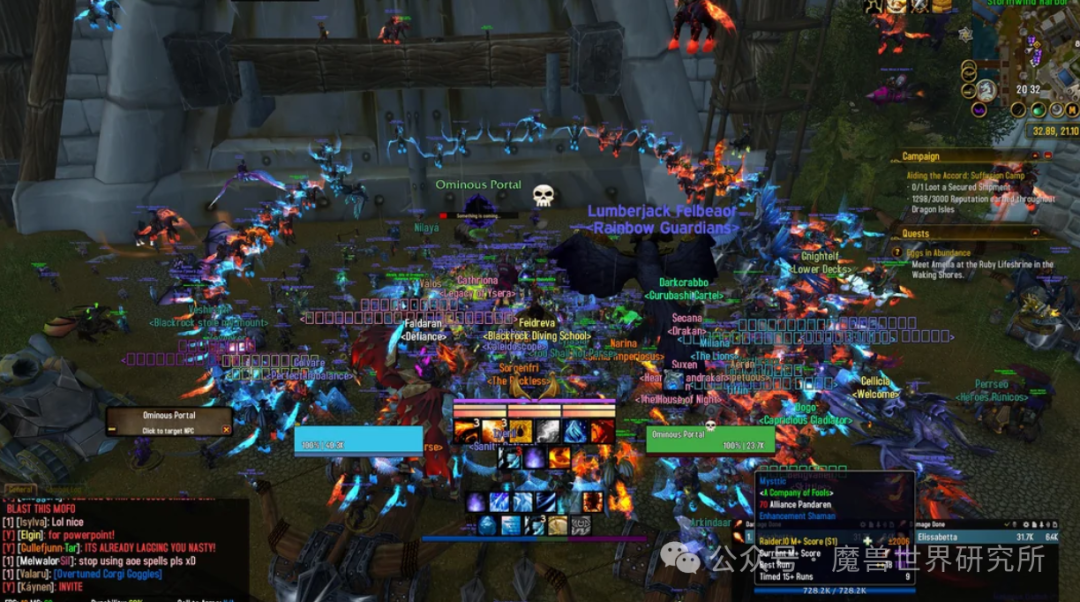Use the white smoke cloud ability
This screenshot has height=602, width=1080.
(547, 430)
